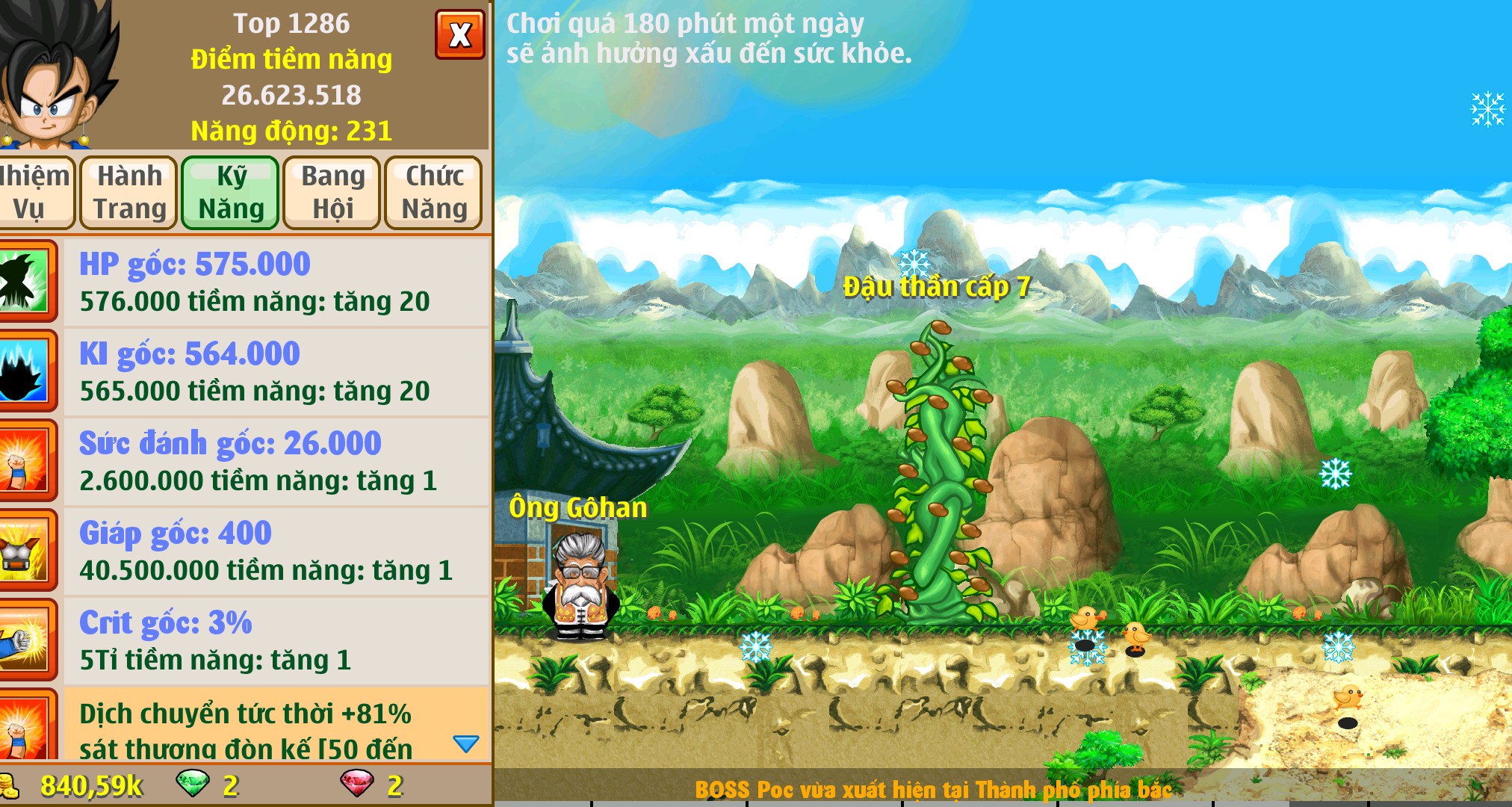The height and width of the screenshot is (807, 1512).
Task: Upgrade the HP gốc stat row
Action: 276,282
